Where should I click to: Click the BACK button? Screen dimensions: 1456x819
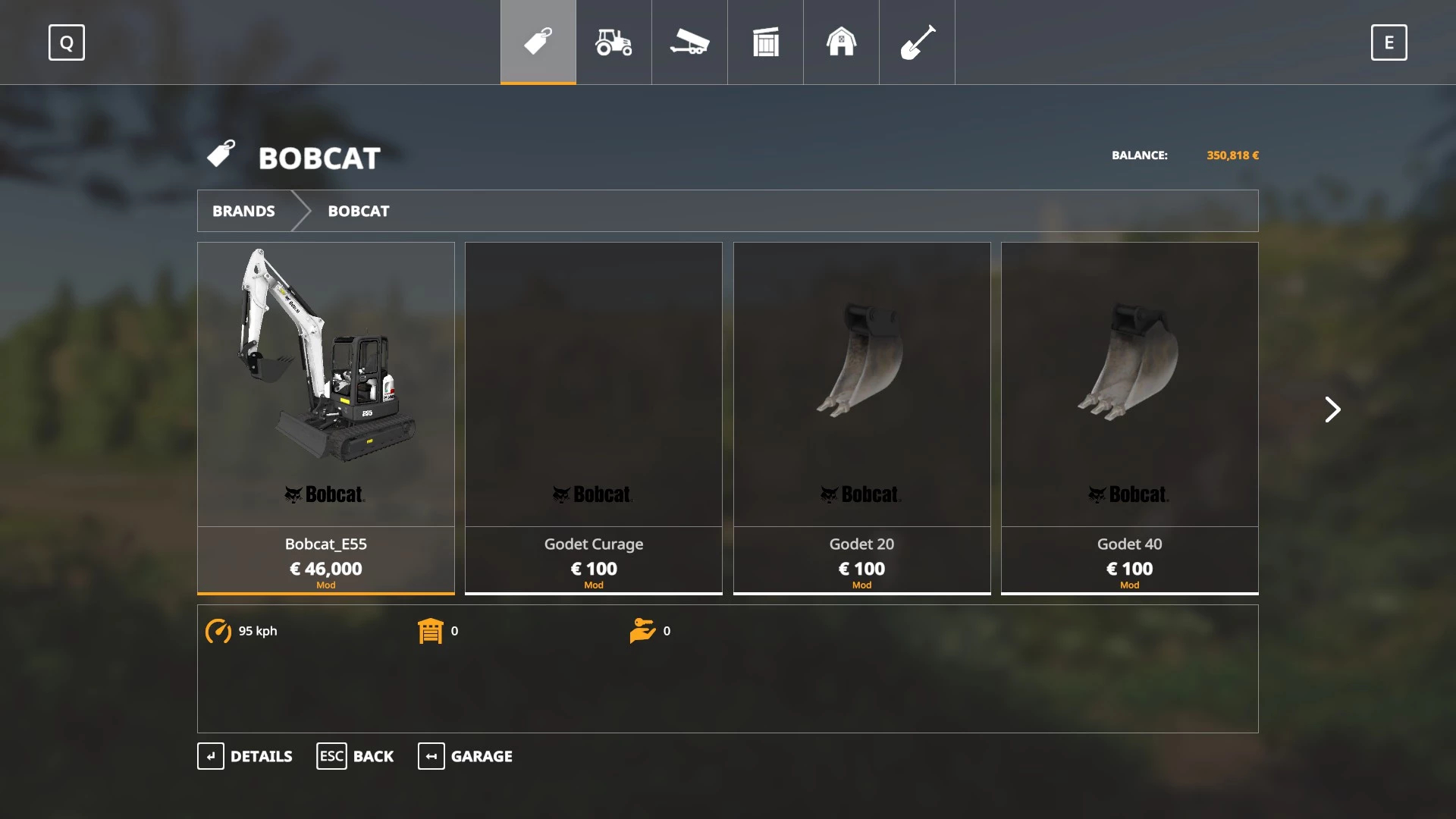click(x=355, y=756)
